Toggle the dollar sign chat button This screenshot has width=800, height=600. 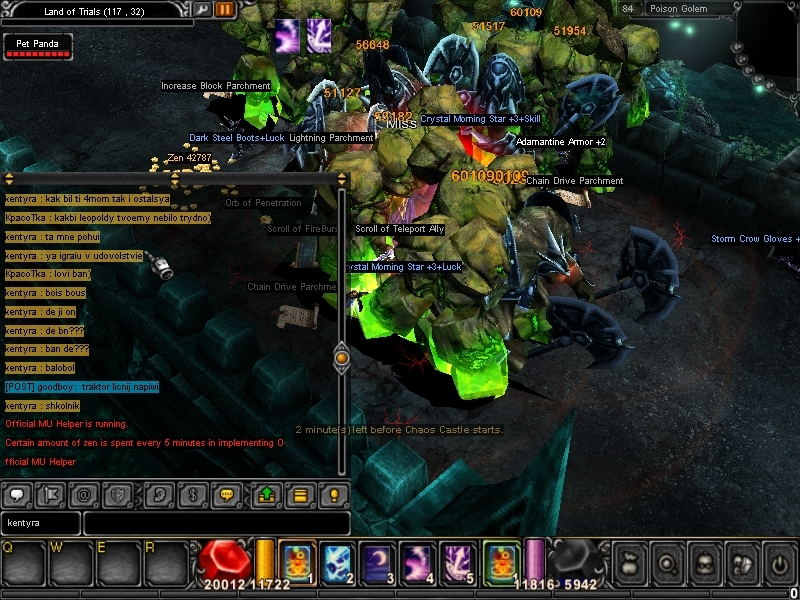pos(193,495)
